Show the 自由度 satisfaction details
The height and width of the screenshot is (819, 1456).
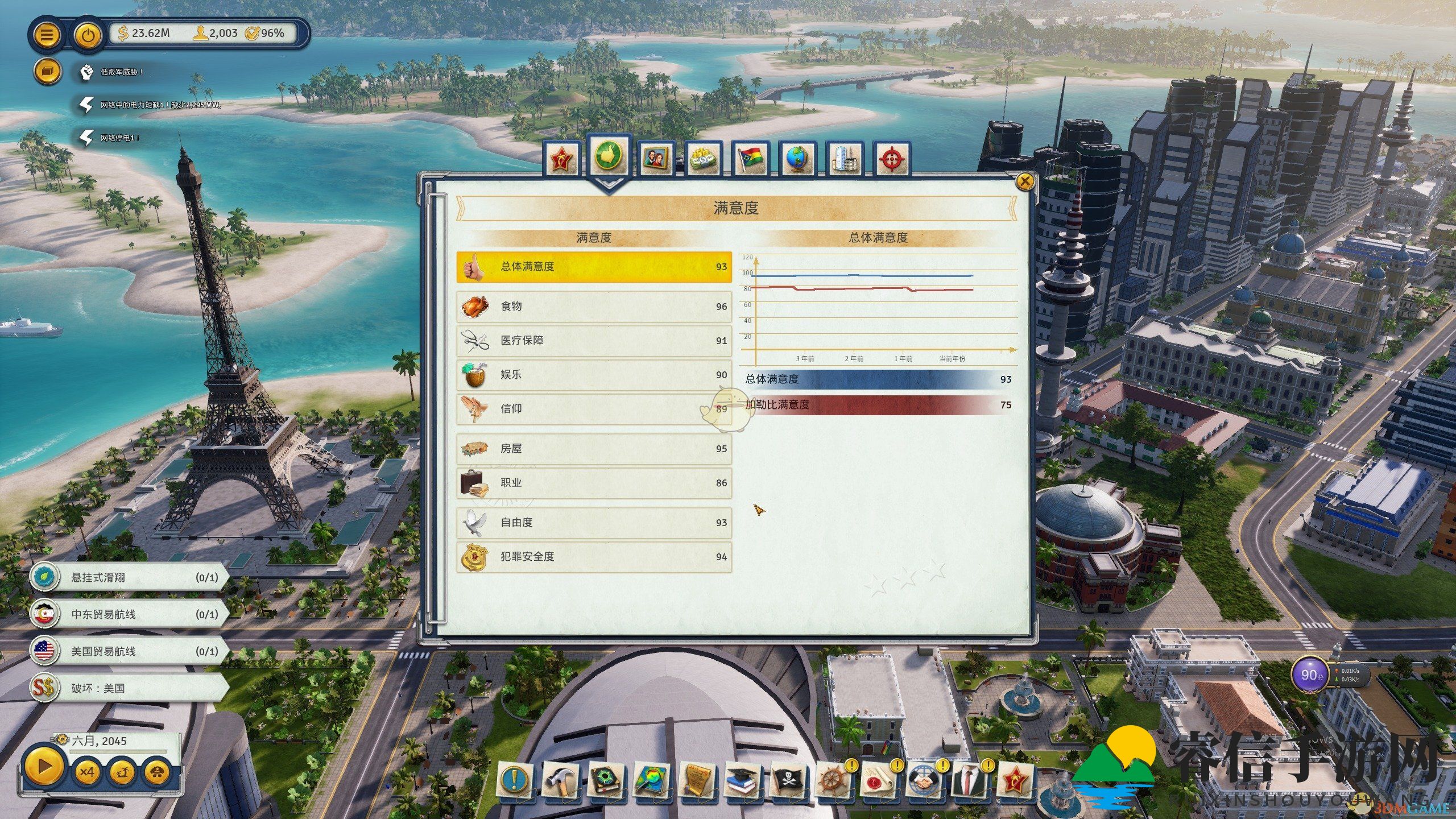(594, 523)
